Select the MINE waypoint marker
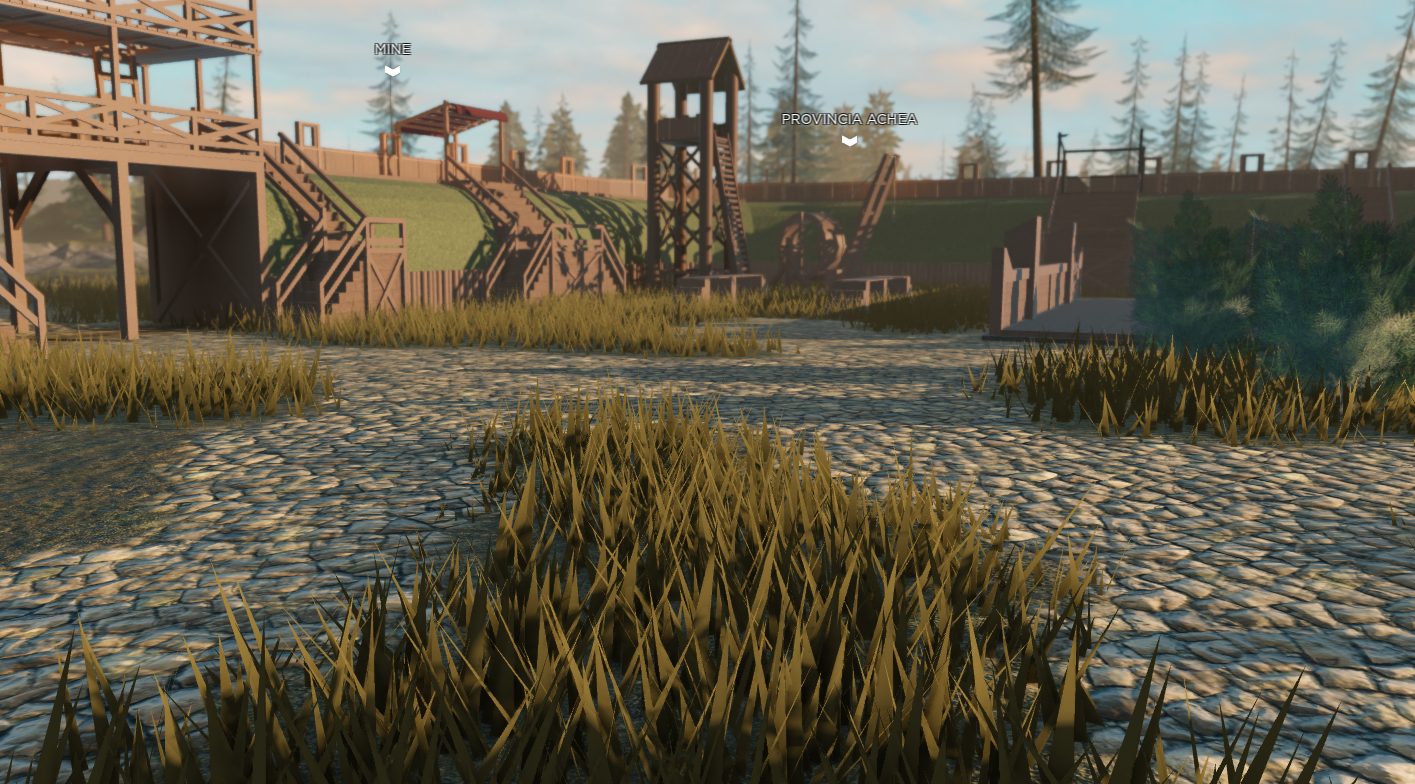1415x784 pixels. (x=392, y=70)
